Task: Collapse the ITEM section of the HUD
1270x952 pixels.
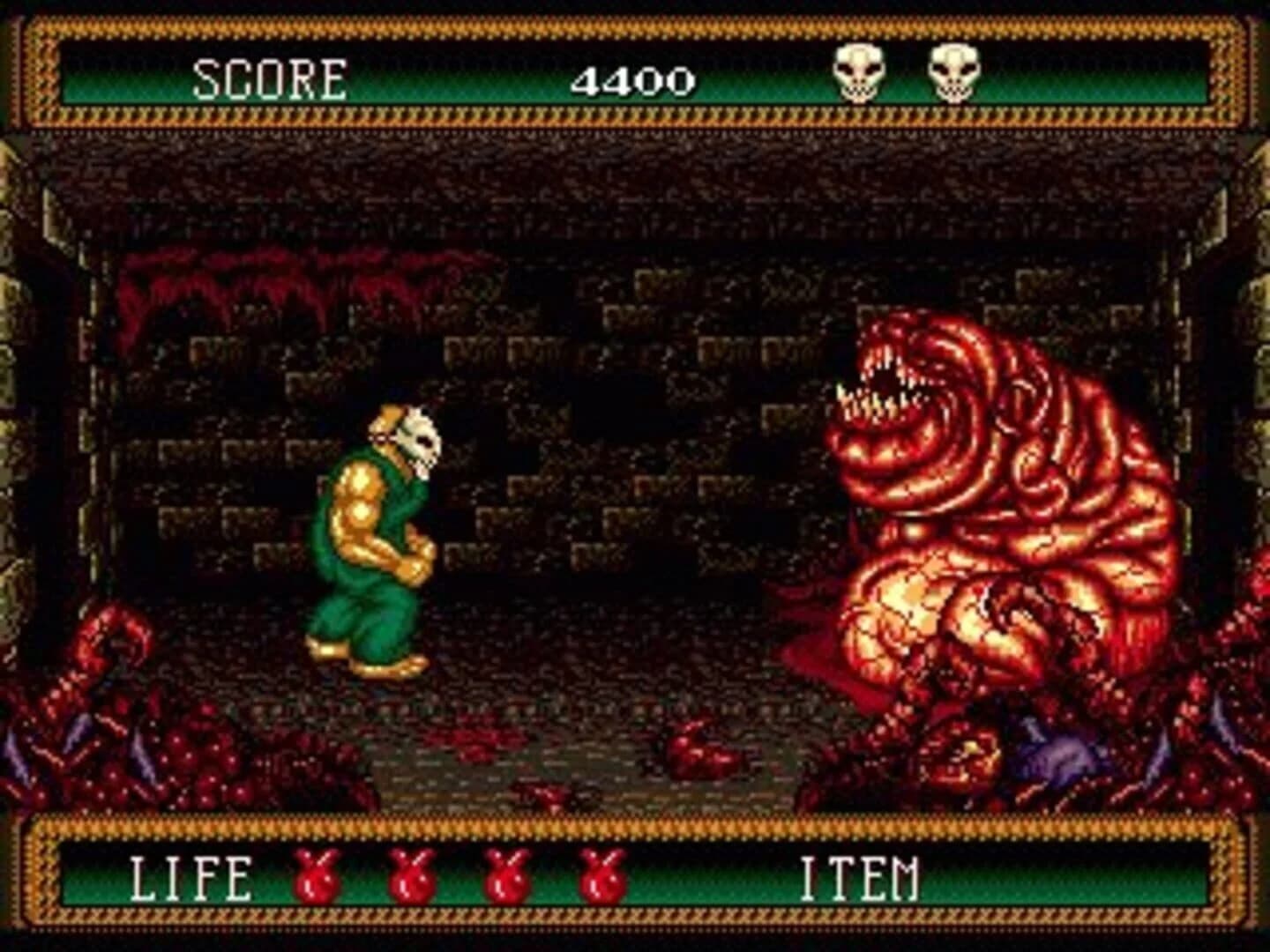Action: [x=860, y=879]
